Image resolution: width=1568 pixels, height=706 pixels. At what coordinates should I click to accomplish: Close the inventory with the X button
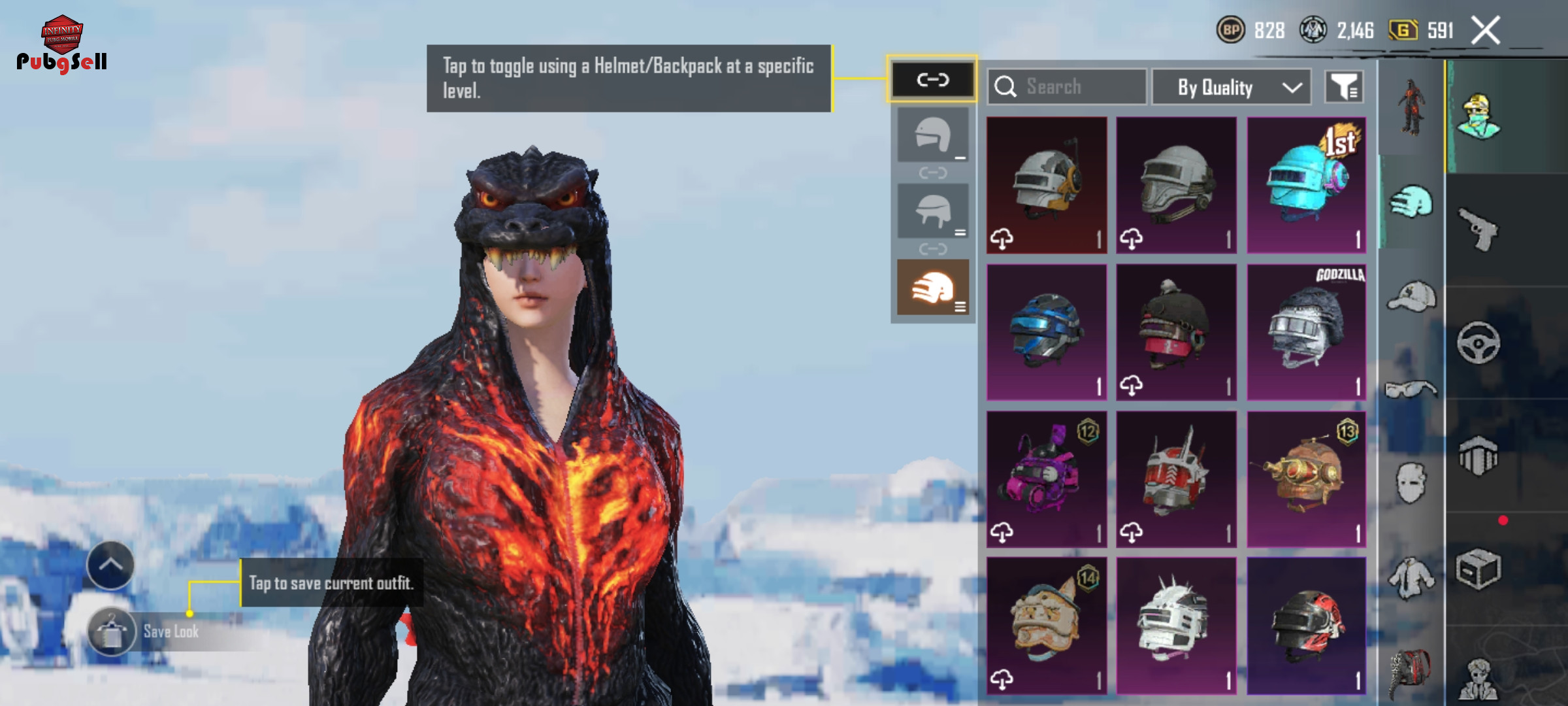(1485, 30)
